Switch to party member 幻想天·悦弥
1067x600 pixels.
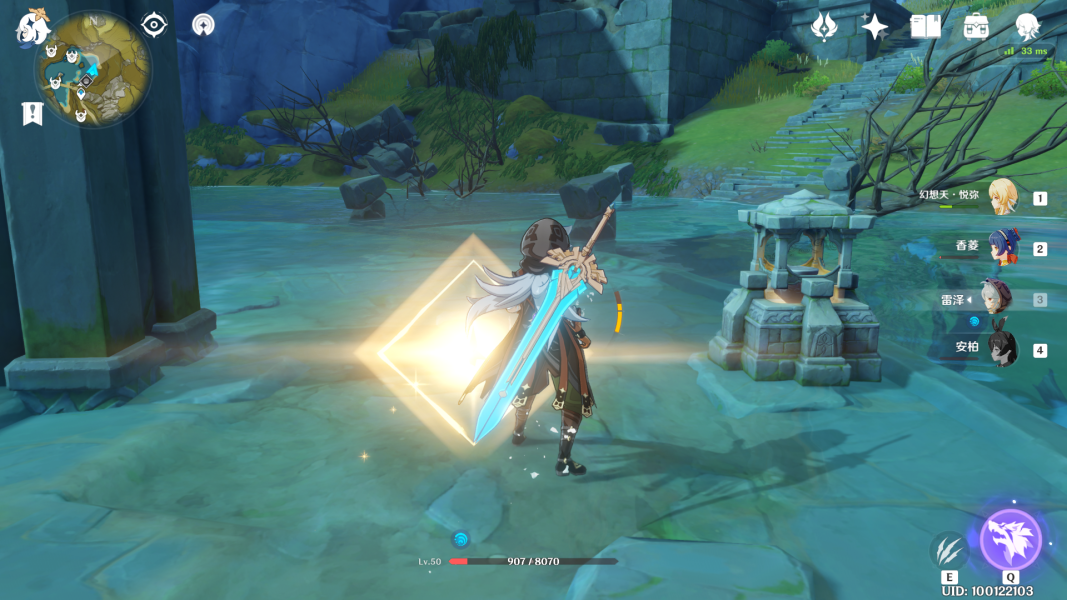point(1002,197)
